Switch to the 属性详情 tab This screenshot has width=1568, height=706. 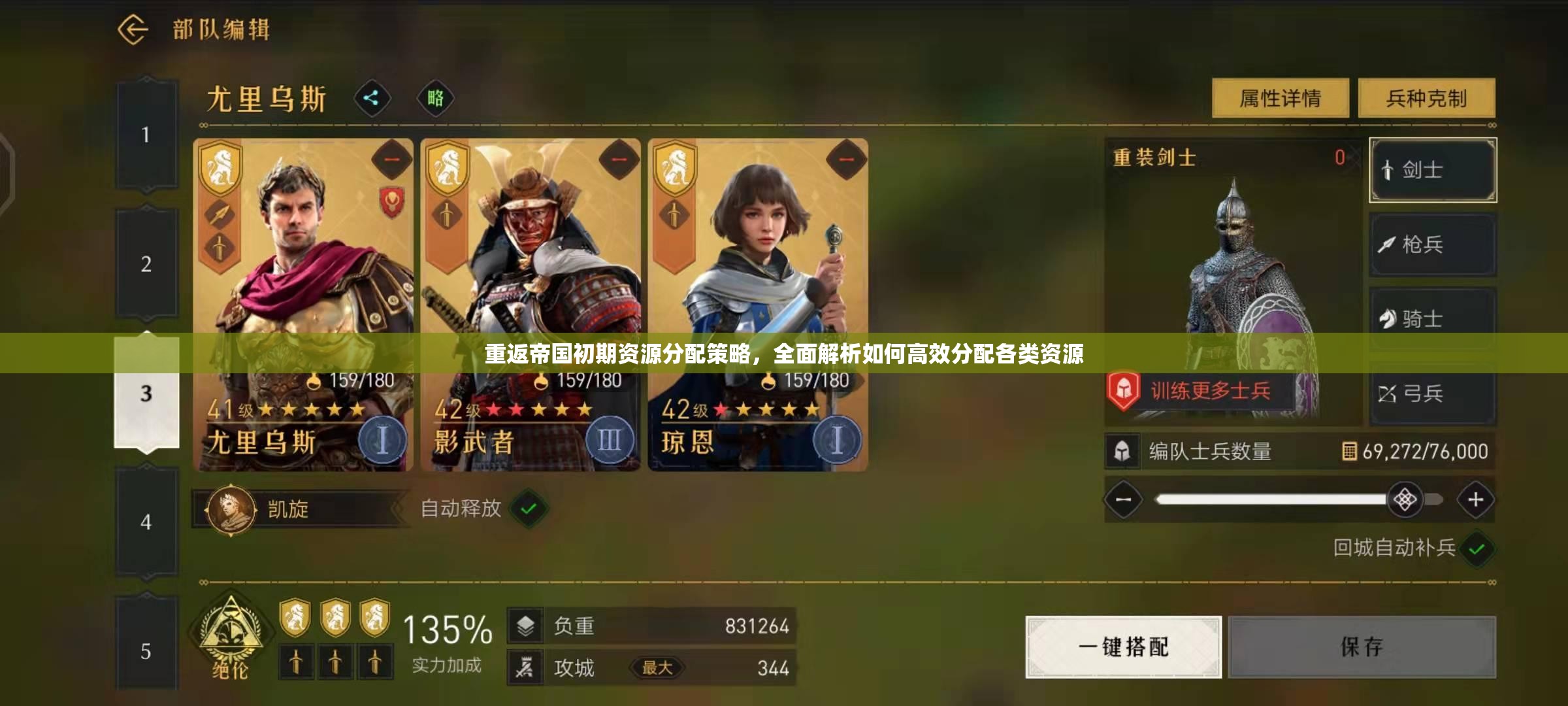tap(1279, 97)
